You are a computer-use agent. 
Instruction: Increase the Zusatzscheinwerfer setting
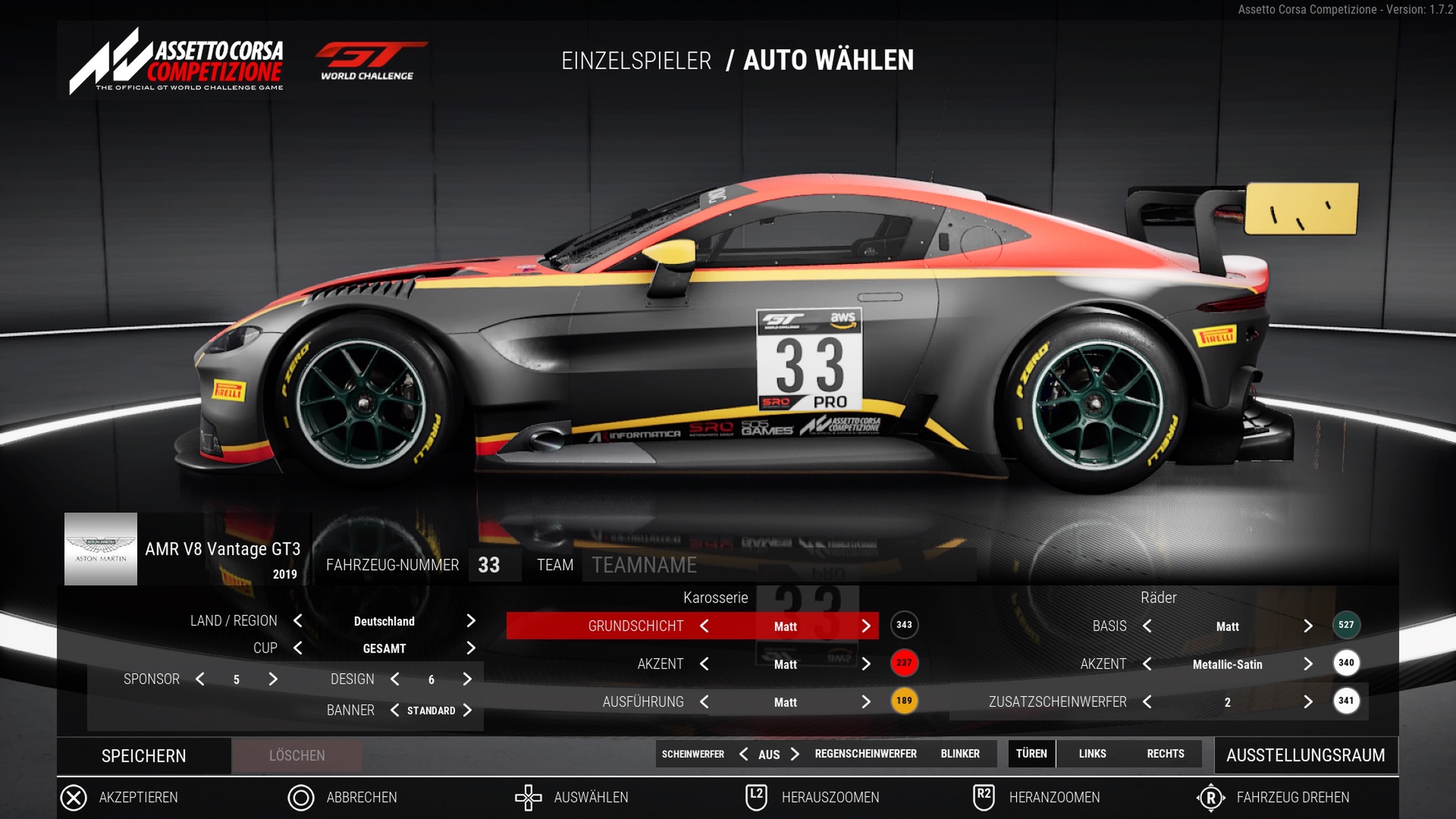coord(1308,702)
